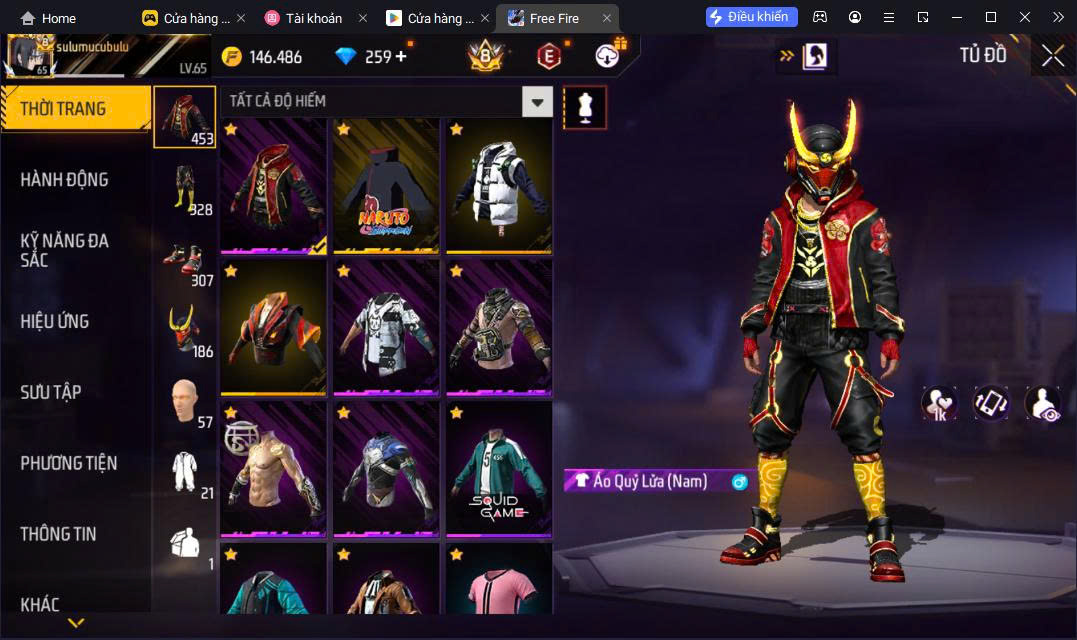Open the Điều khiển controls panel

point(752,17)
